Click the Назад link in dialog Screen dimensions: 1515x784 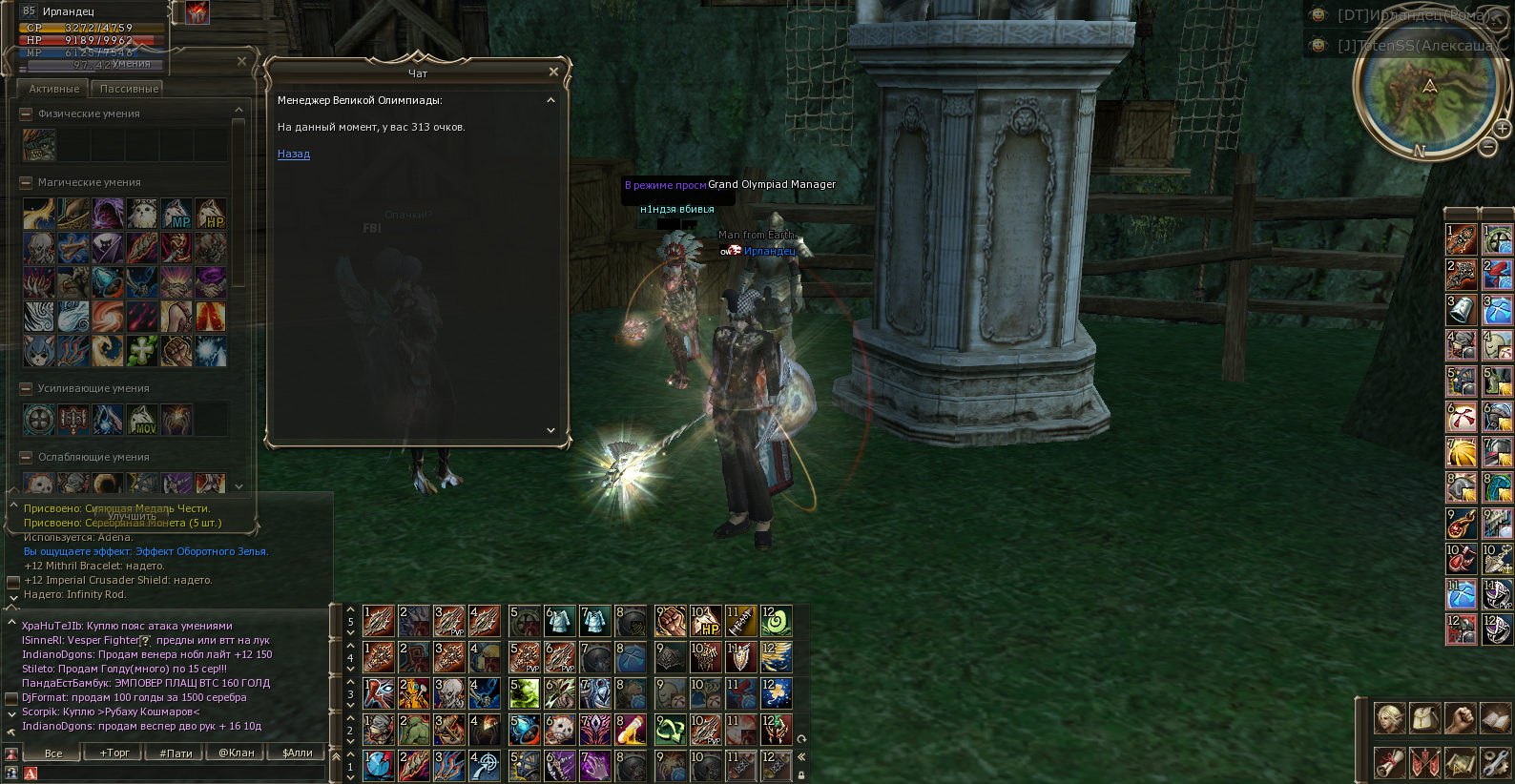coord(293,154)
